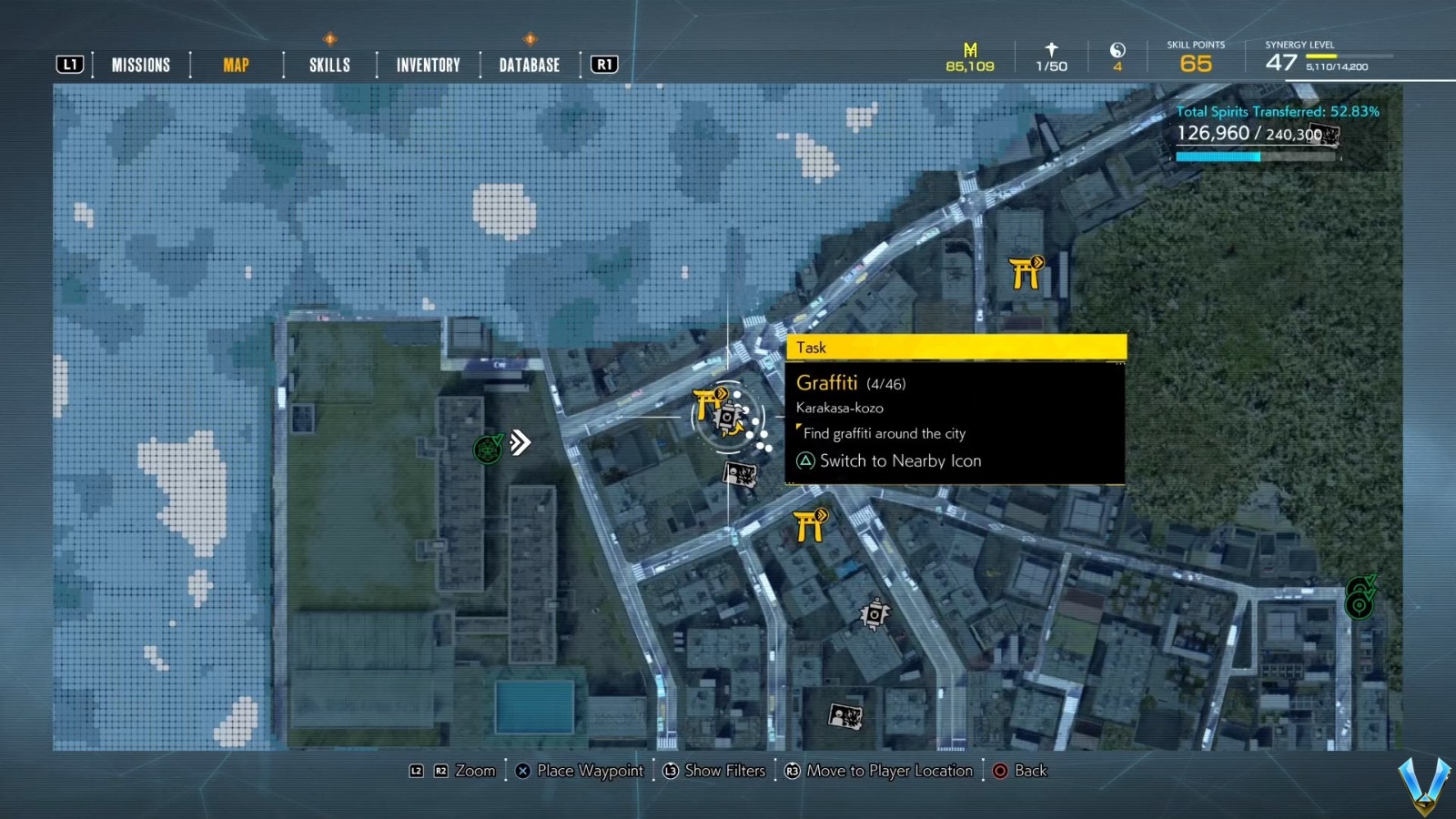The image size is (1456, 819).
Task: Expand the previous menu with the L1 arrow
Action: pyautogui.click(x=69, y=64)
